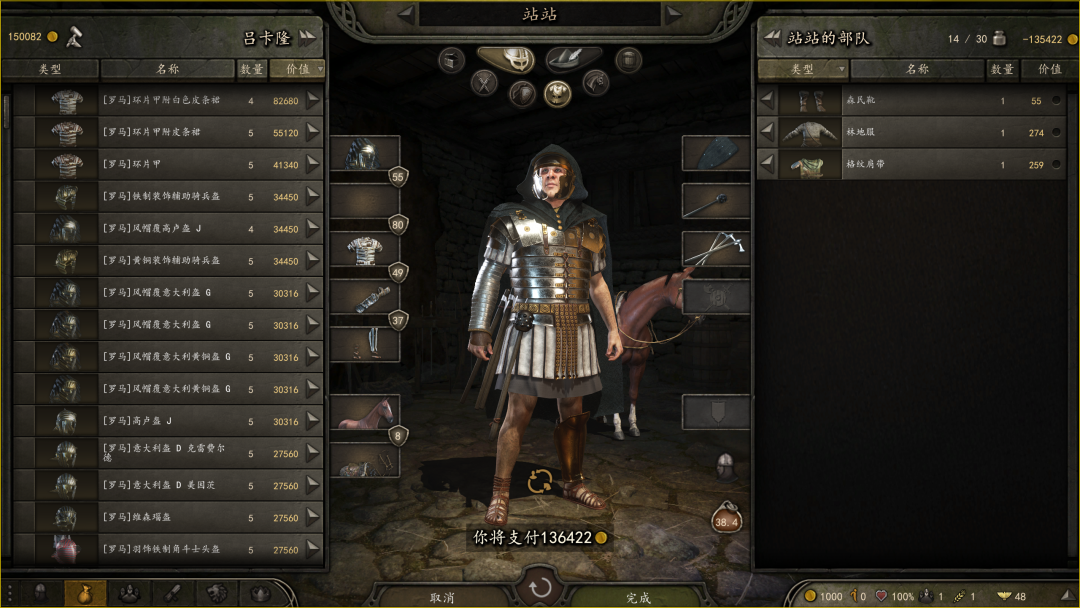
Task: Select the coin sack filter tab
Action: point(85,593)
